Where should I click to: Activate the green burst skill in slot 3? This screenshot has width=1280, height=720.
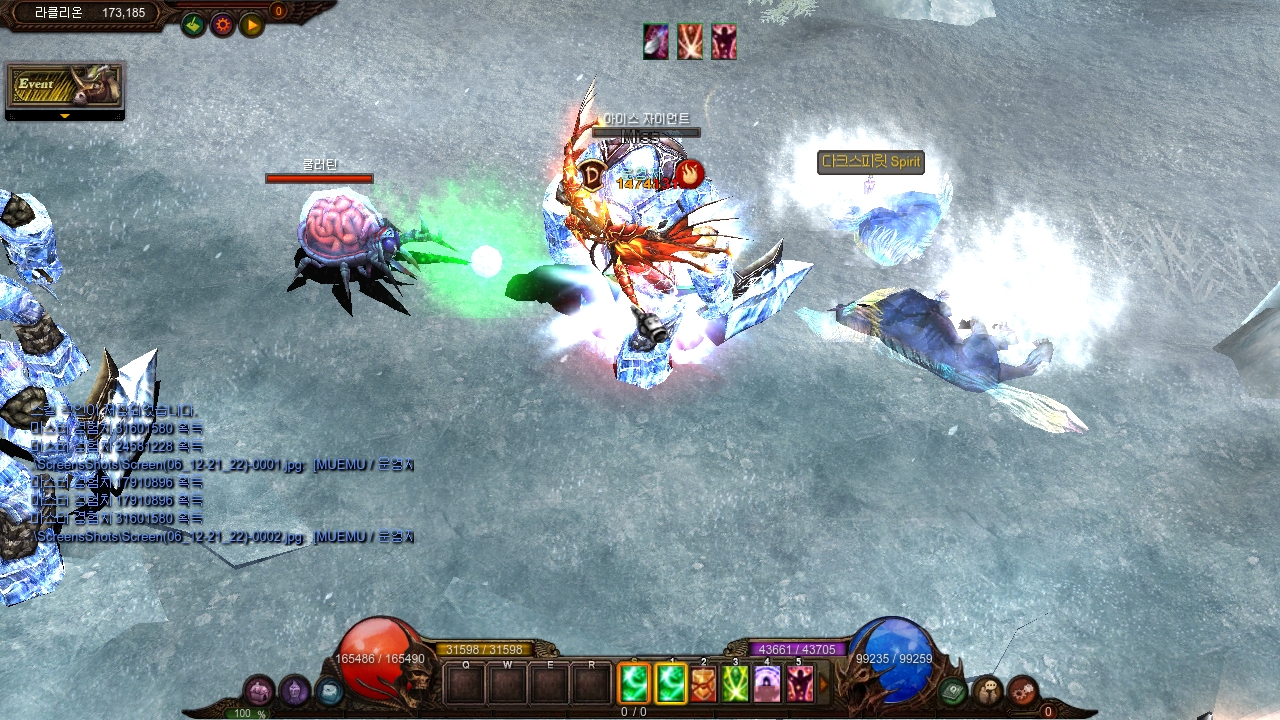coord(735,684)
